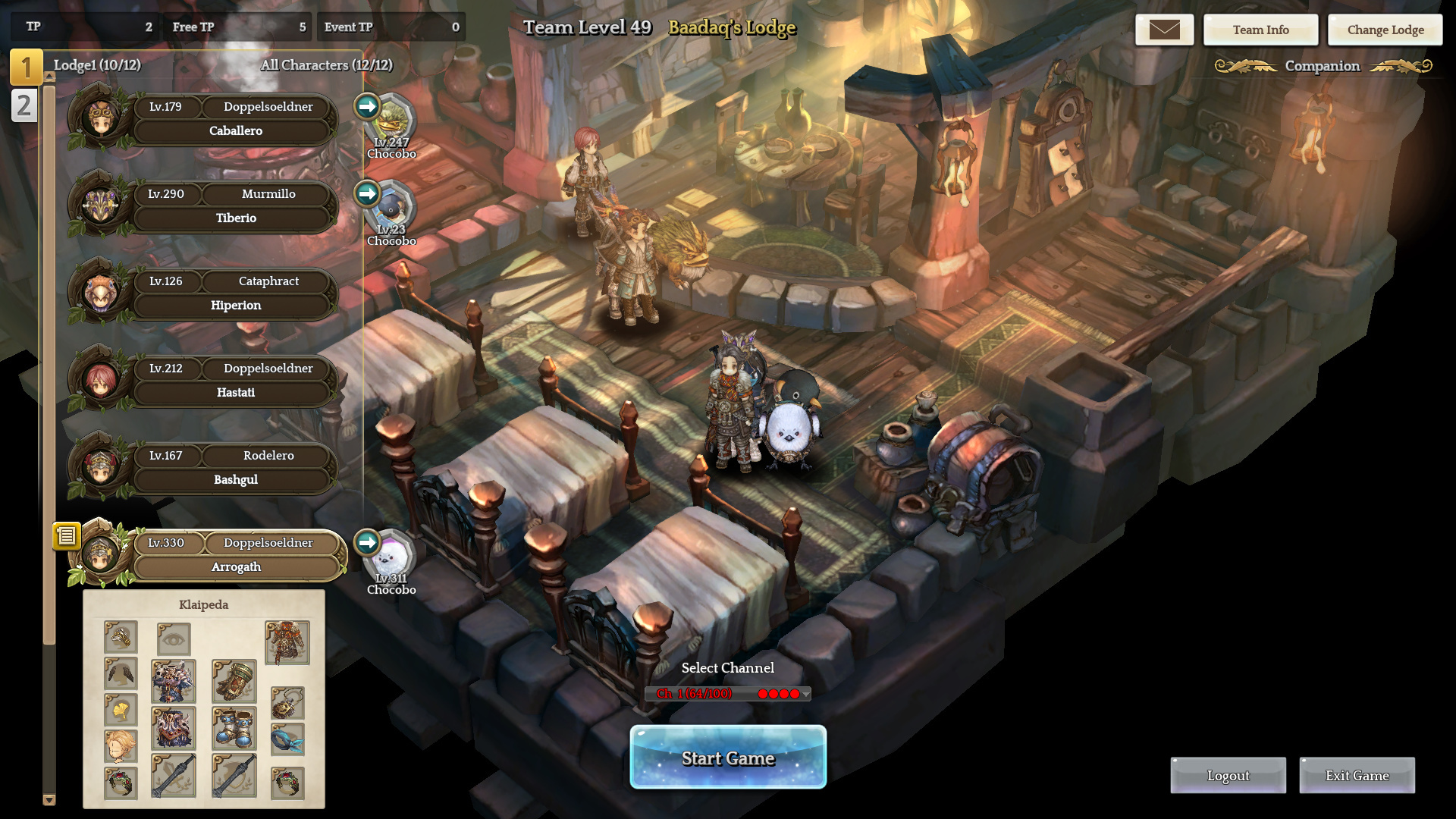1456x819 pixels.
Task: Click the Lv.311 Chocobo companion icon
Action: [392, 557]
